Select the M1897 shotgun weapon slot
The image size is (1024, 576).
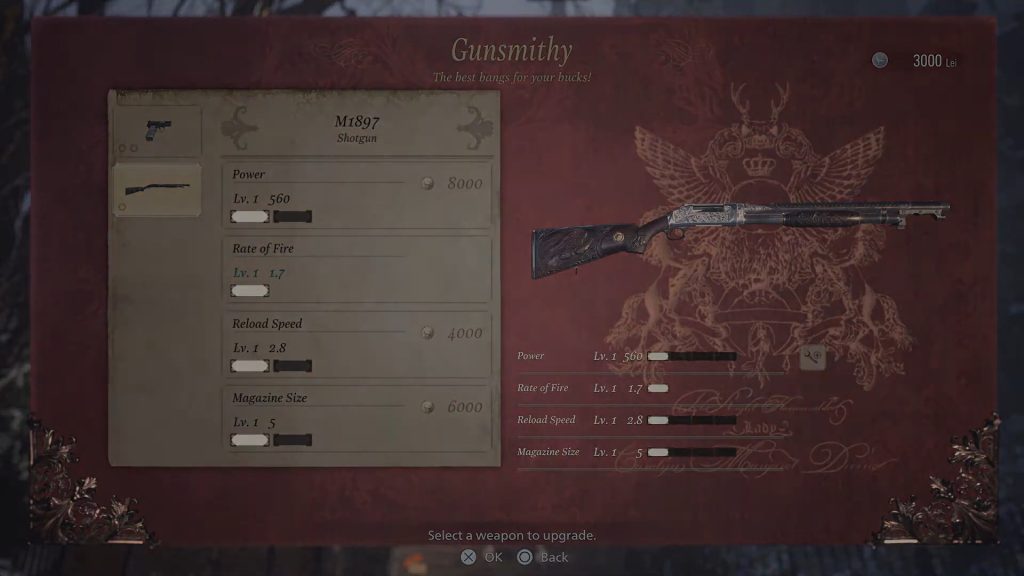(x=157, y=189)
